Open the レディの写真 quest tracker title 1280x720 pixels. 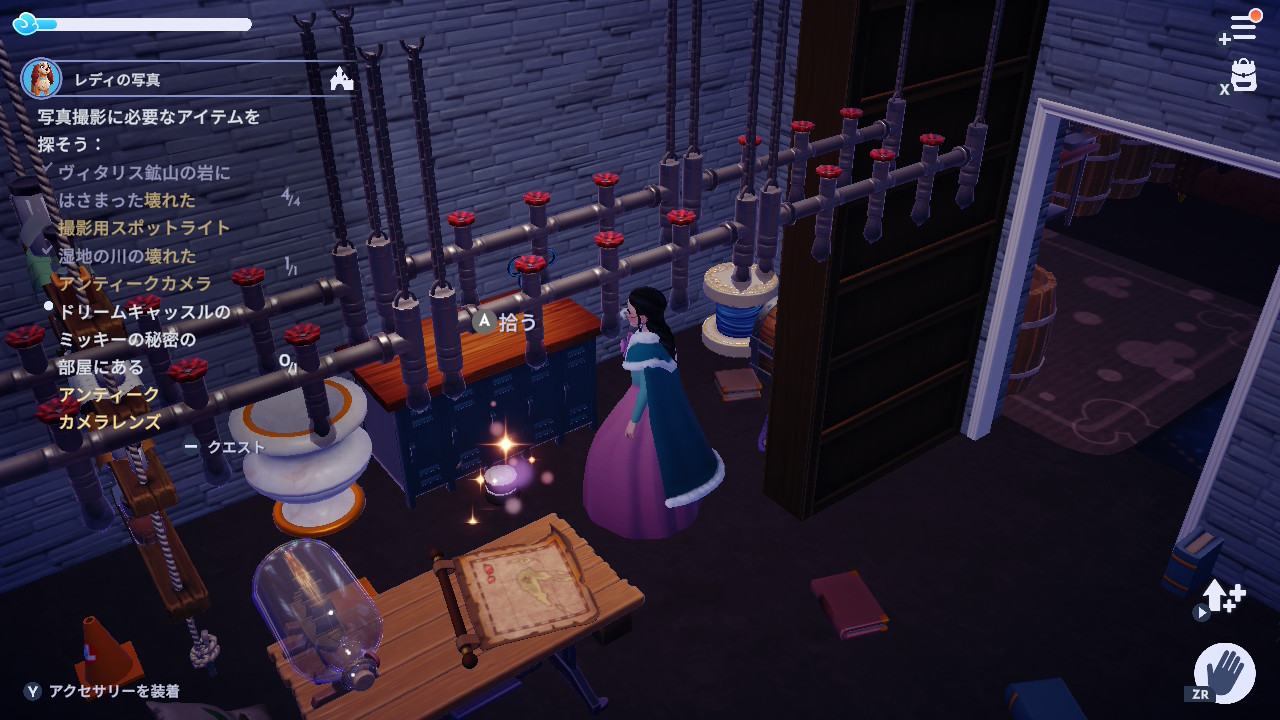(118, 80)
